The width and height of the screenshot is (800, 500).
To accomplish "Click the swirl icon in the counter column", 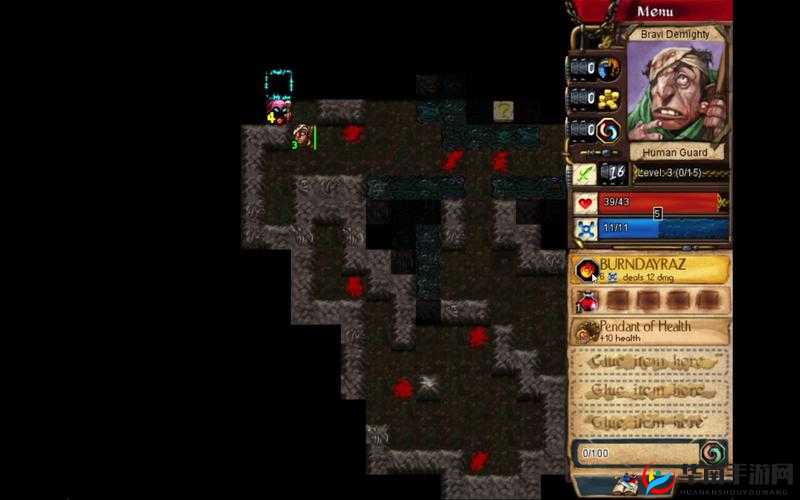I will pyautogui.click(x=609, y=130).
